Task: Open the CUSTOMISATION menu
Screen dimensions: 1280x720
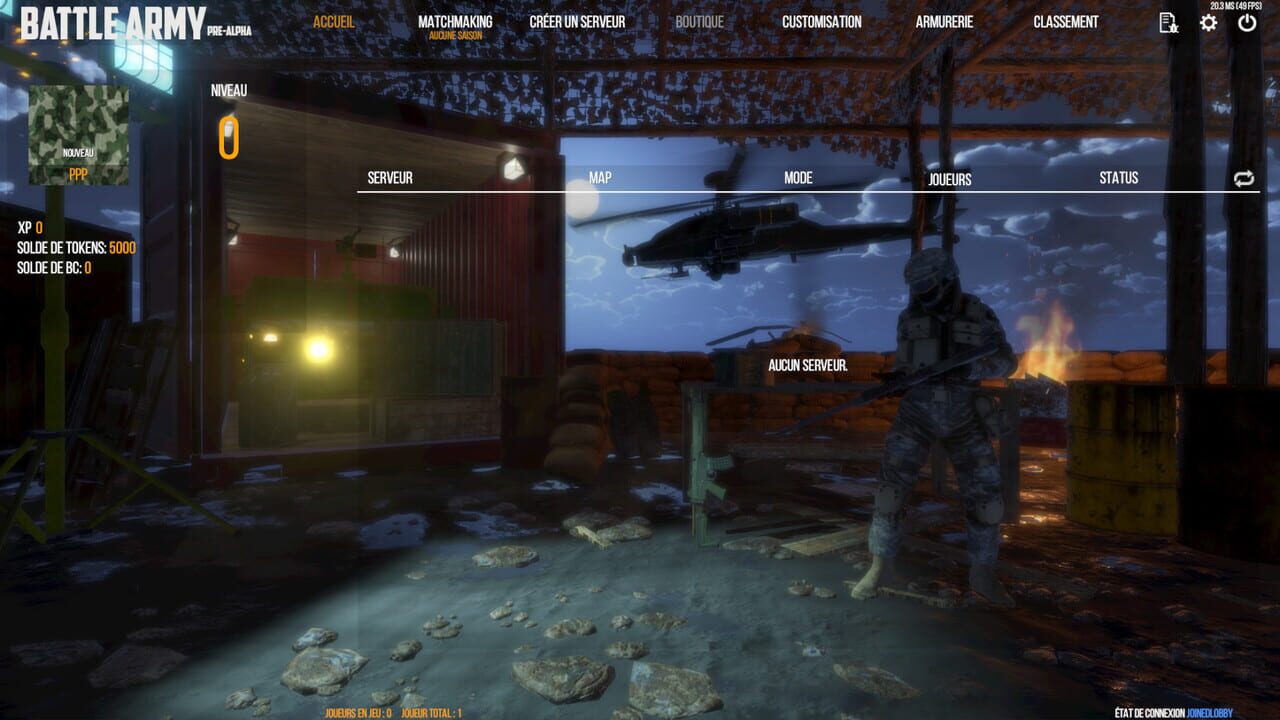Action: tap(821, 20)
